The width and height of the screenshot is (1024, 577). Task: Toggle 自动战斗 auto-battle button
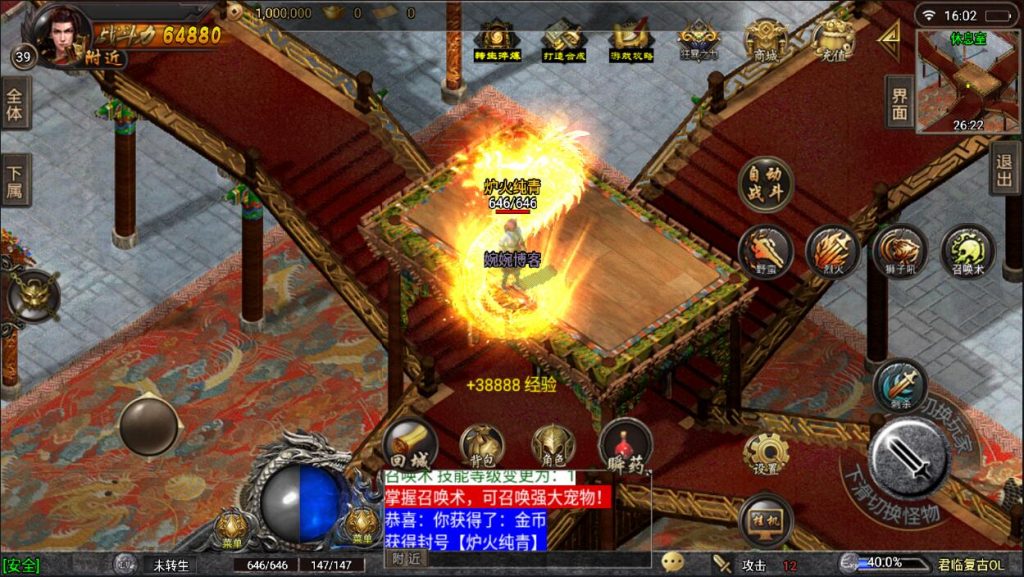[765, 184]
